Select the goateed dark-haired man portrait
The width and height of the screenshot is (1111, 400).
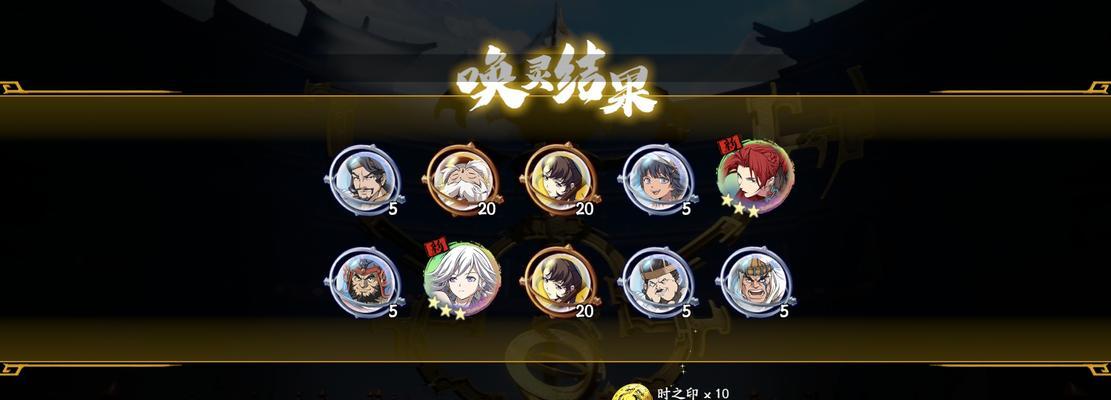coord(363,179)
